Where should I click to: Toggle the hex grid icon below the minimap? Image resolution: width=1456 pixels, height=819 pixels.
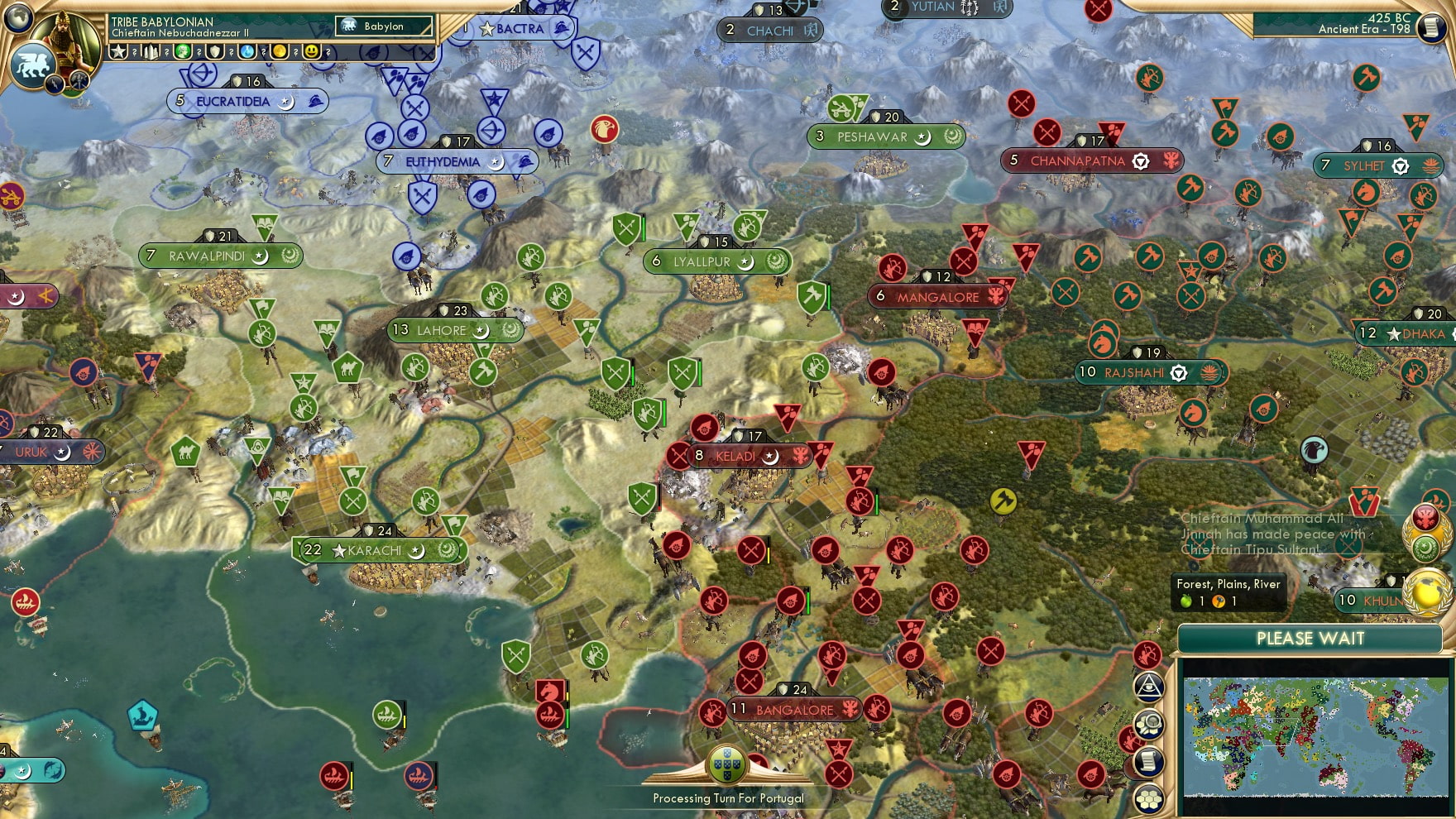tap(1148, 799)
